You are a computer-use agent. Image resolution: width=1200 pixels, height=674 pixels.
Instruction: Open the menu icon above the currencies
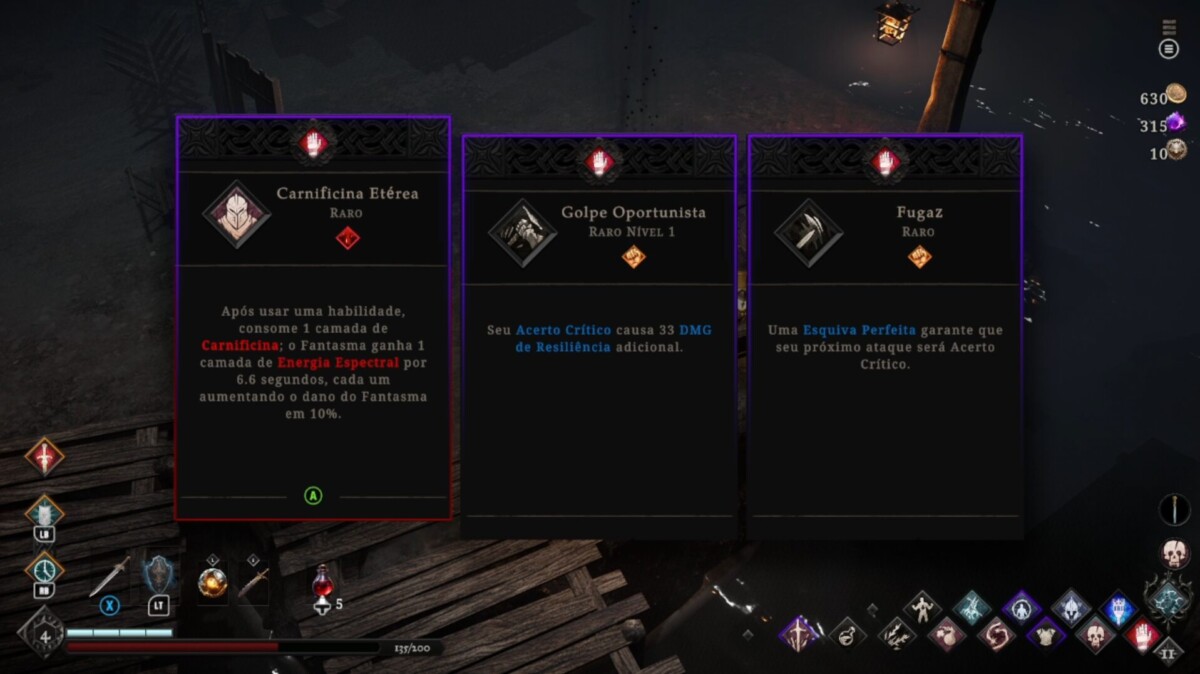(1168, 49)
